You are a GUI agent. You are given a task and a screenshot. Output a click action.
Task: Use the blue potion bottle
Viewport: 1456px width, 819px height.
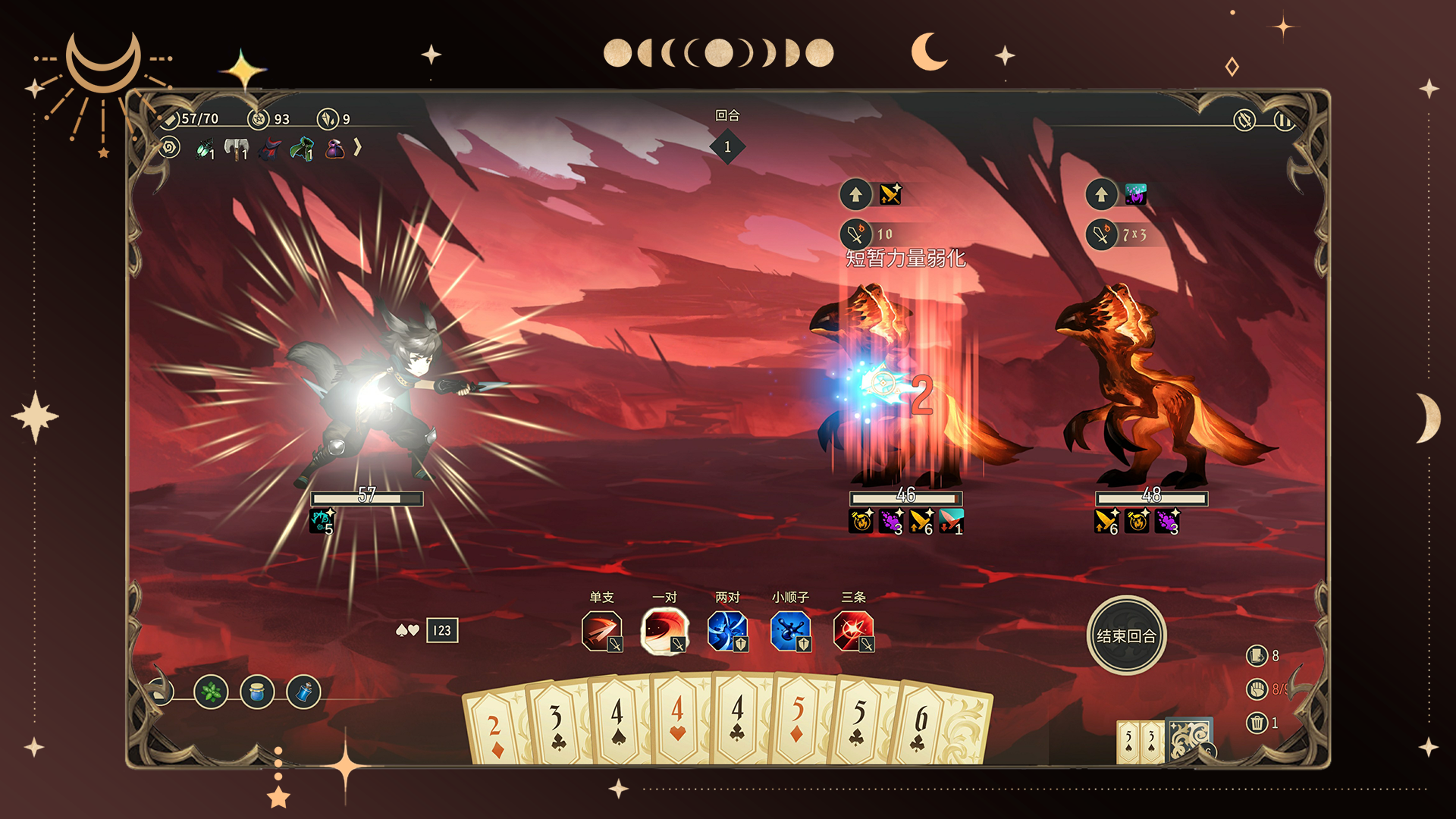(304, 692)
